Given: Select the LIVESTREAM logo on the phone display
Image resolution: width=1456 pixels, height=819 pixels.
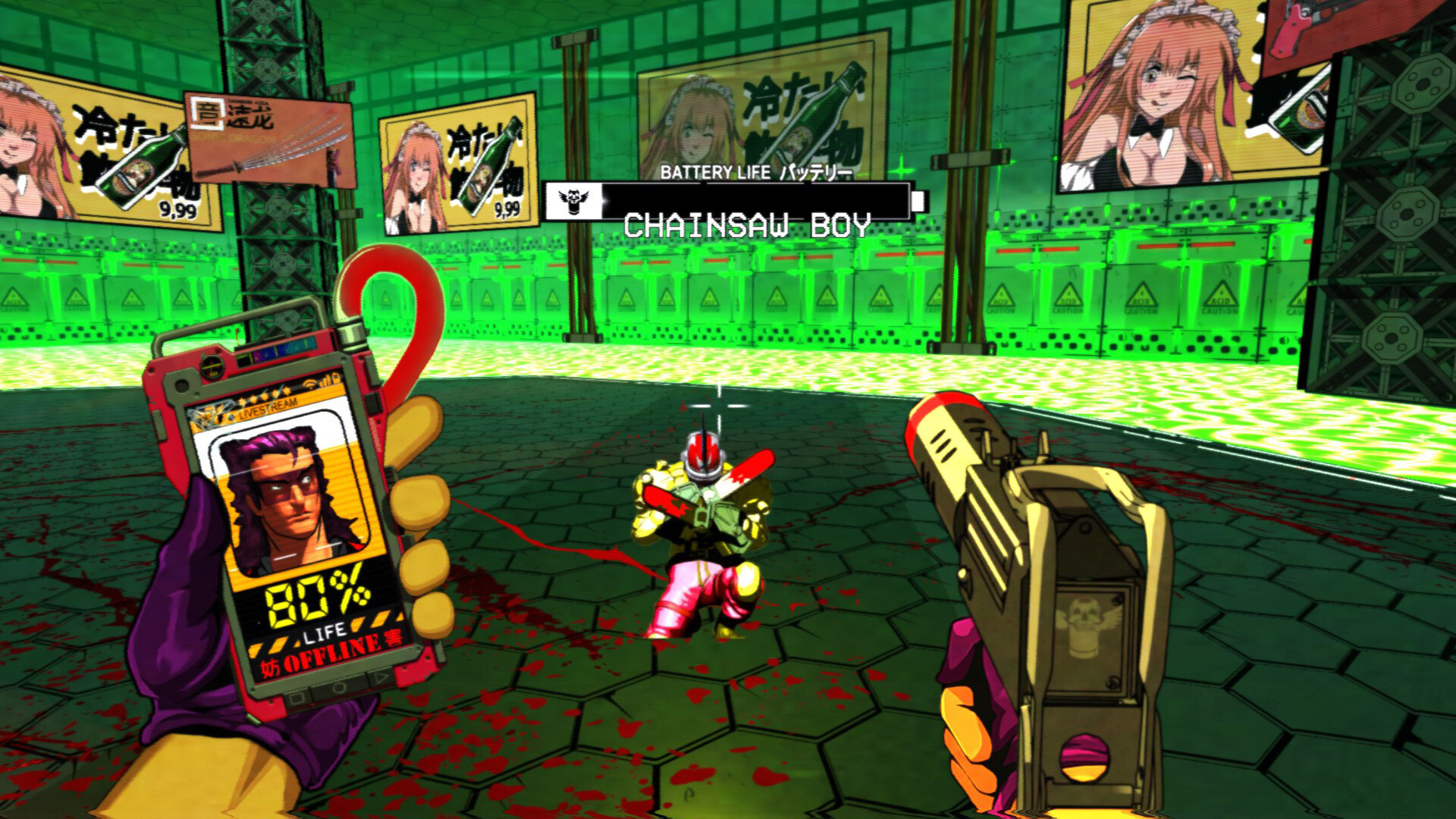Looking at the screenshot, I should click(269, 409).
